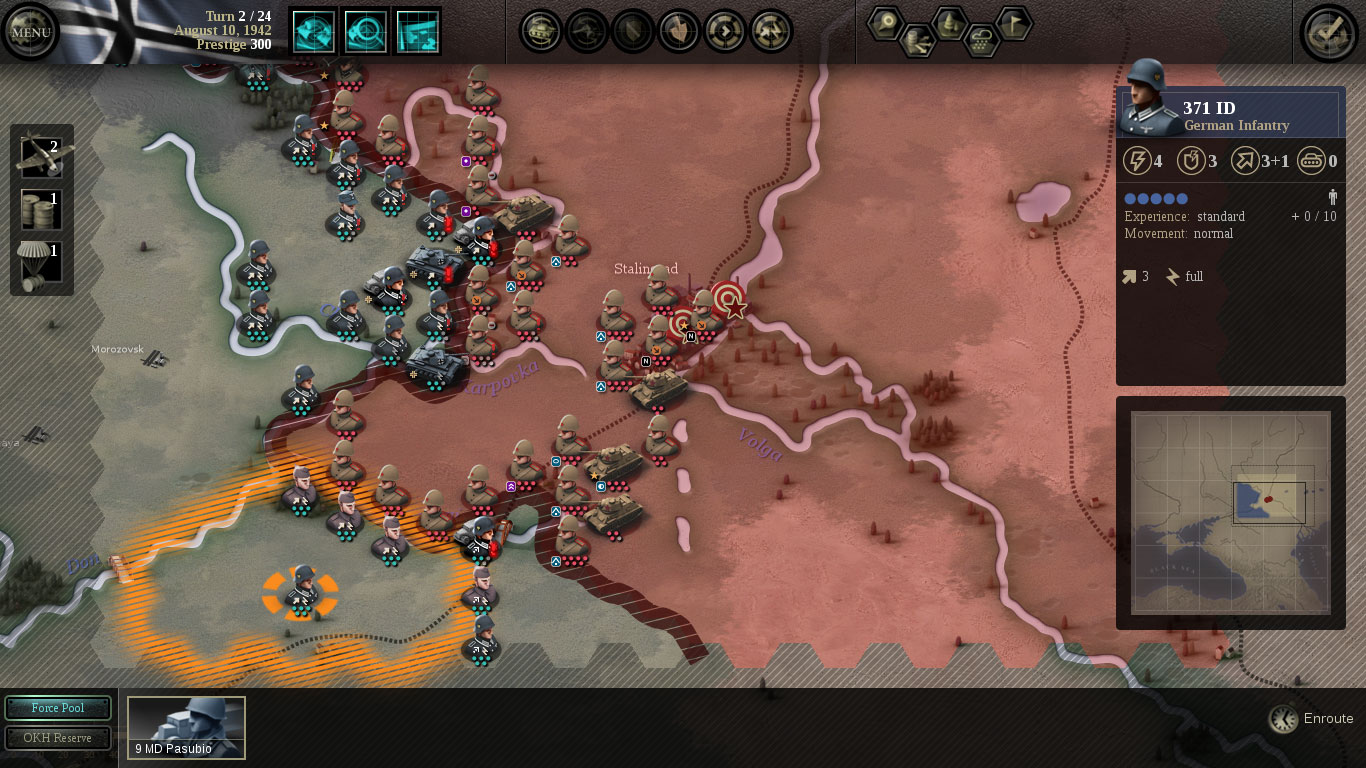Open the OKH Reserve list
The height and width of the screenshot is (768, 1366).
click(x=57, y=738)
